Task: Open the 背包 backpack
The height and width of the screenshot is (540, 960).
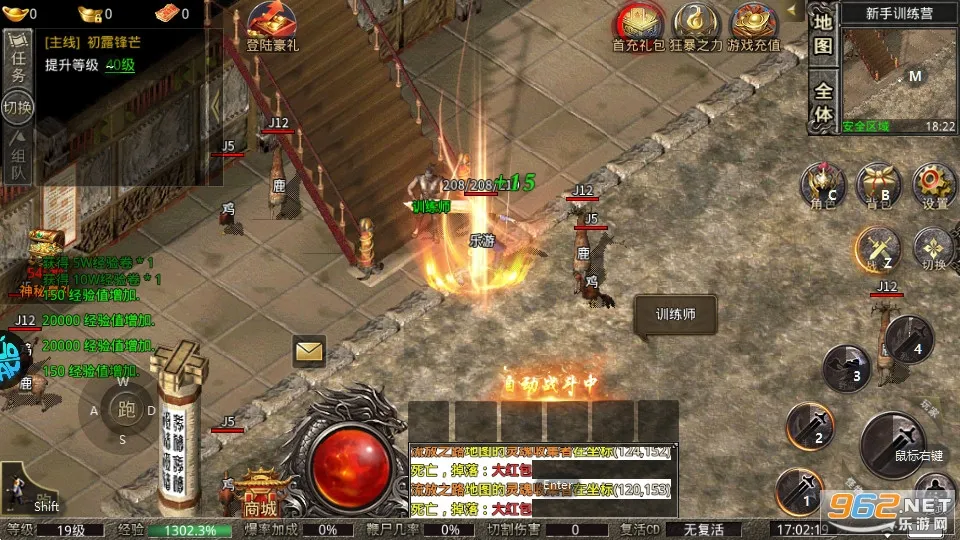Action: [x=879, y=186]
